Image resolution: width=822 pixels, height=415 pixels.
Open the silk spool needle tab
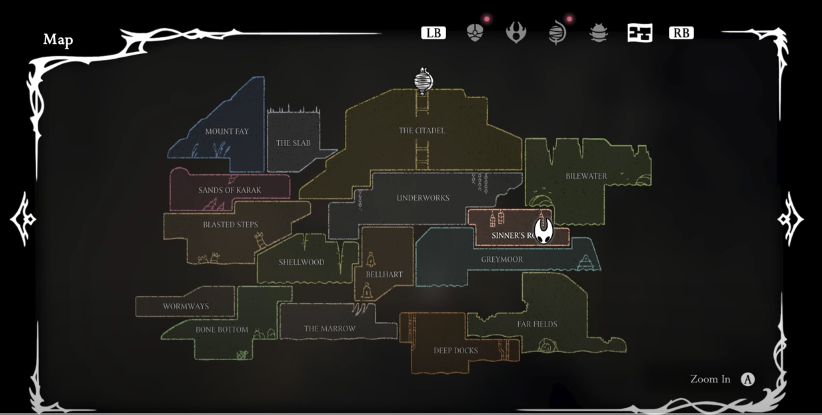click(557, 33)
